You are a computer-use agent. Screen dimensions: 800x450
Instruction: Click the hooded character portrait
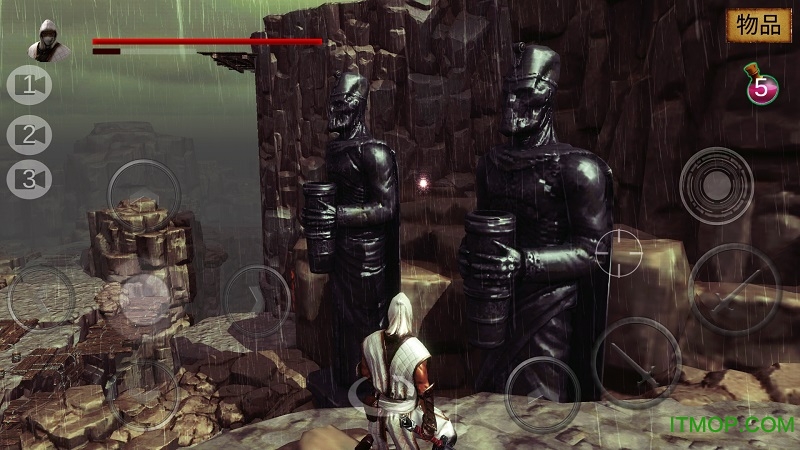[45, 40]
